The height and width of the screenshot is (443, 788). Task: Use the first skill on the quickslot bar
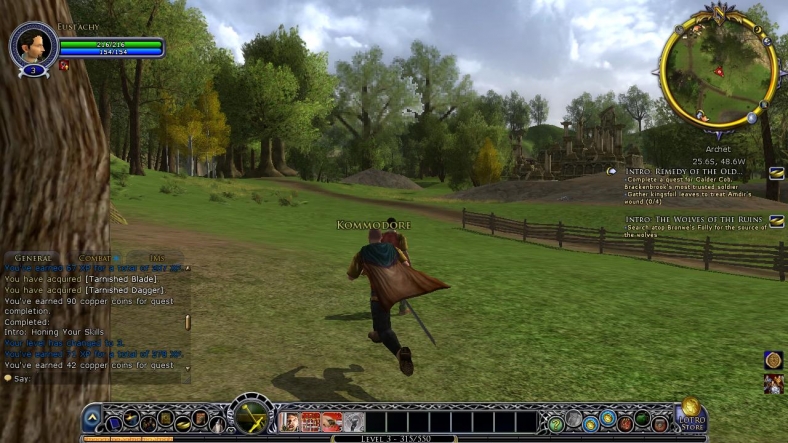click(289, 421)
